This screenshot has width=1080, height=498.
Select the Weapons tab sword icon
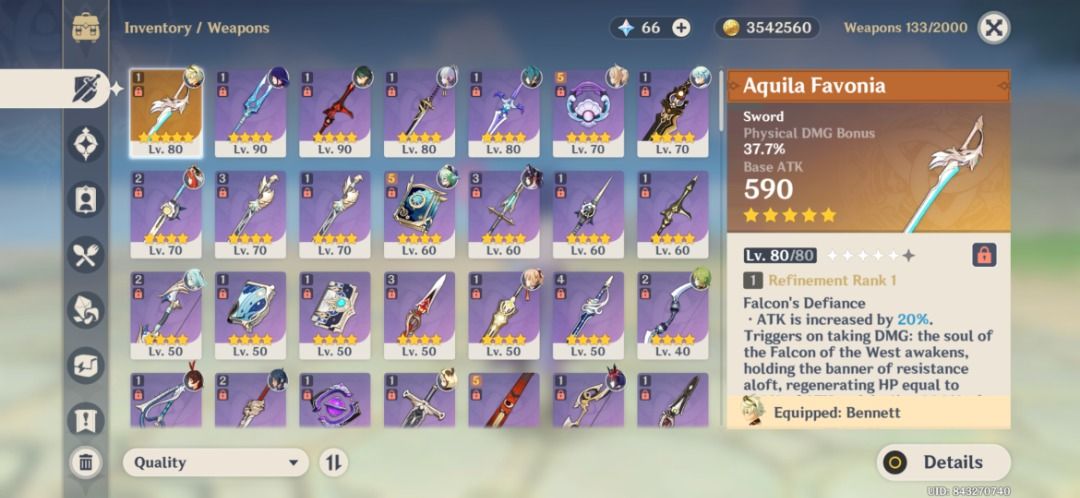86,89
